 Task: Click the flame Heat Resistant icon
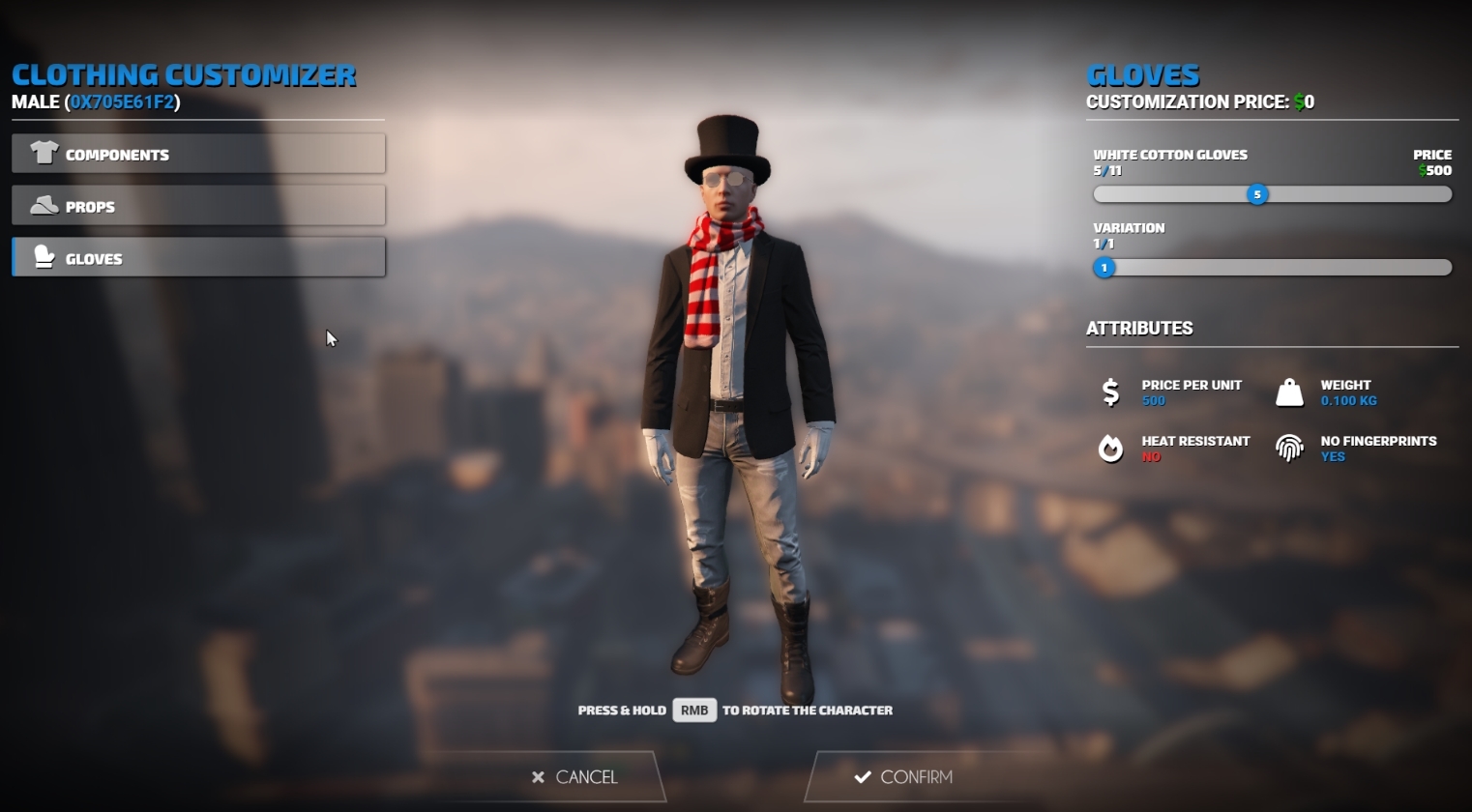coord(1109,447)
